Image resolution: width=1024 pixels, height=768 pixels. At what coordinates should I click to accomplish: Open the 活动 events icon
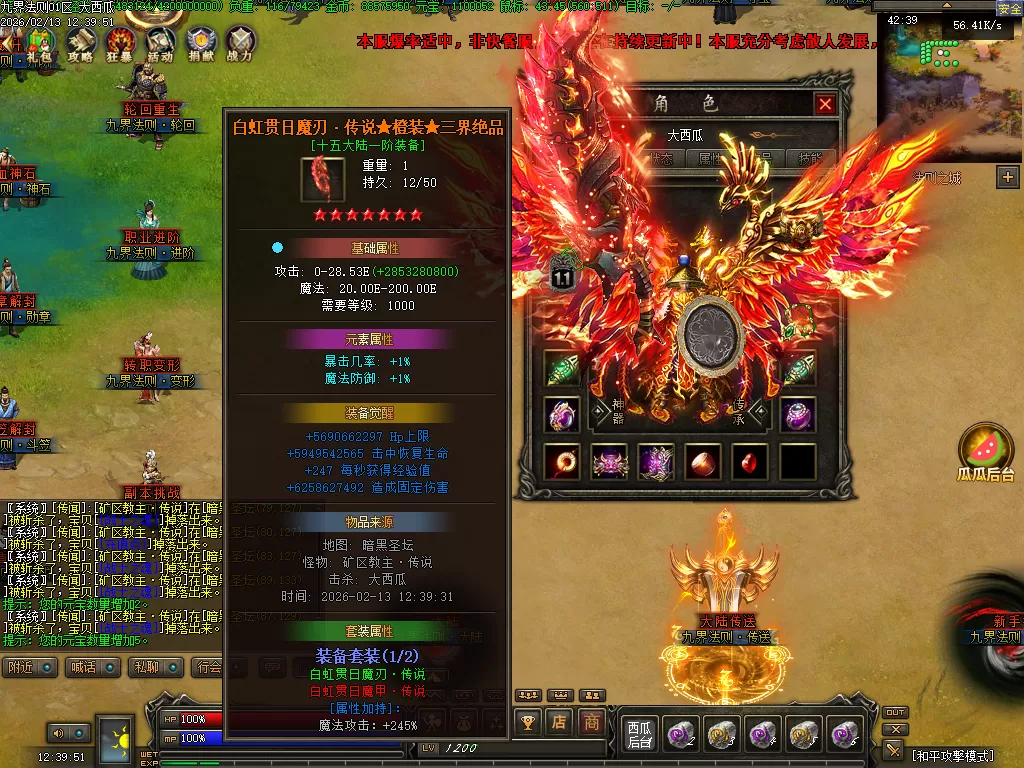point(160,45)
